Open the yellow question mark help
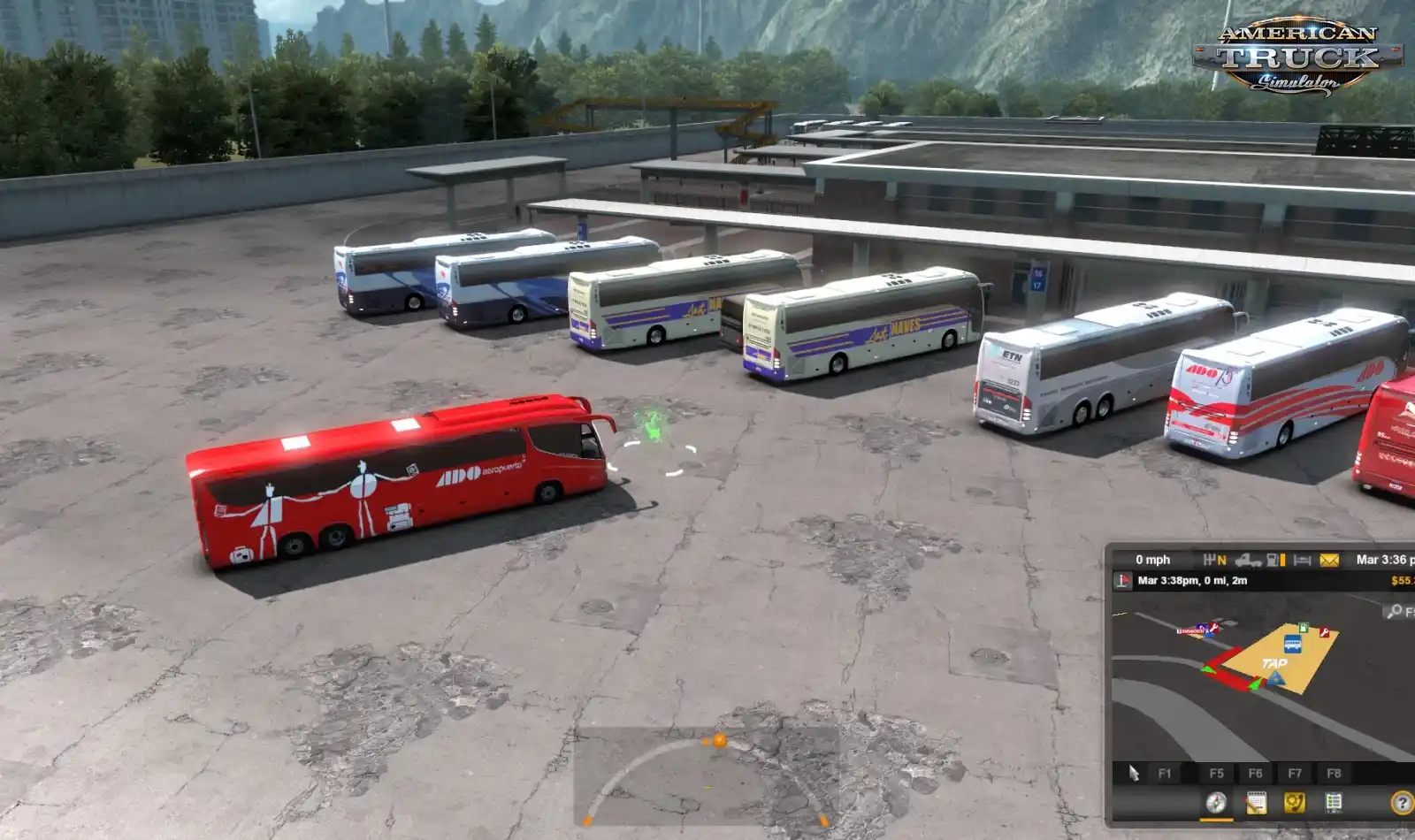1415x840 pixels. point(1402,803)
